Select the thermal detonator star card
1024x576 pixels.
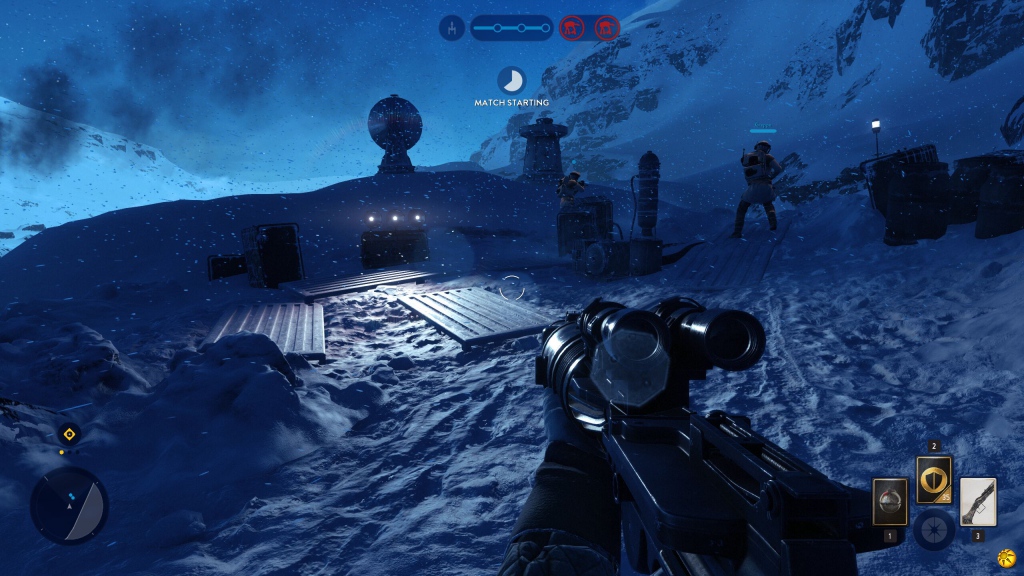889,502
